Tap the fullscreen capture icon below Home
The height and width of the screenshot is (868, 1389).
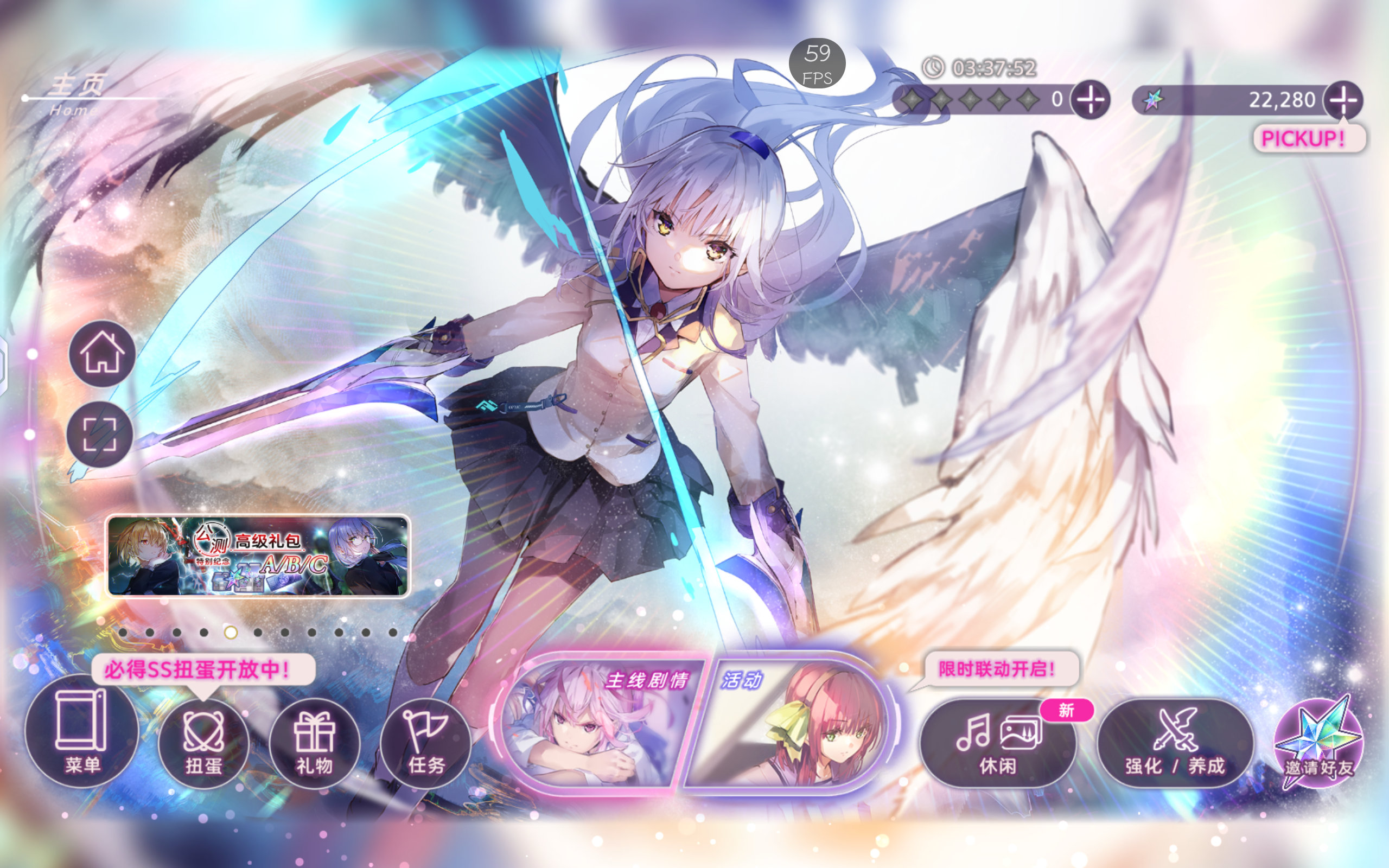tap(101, 436)
